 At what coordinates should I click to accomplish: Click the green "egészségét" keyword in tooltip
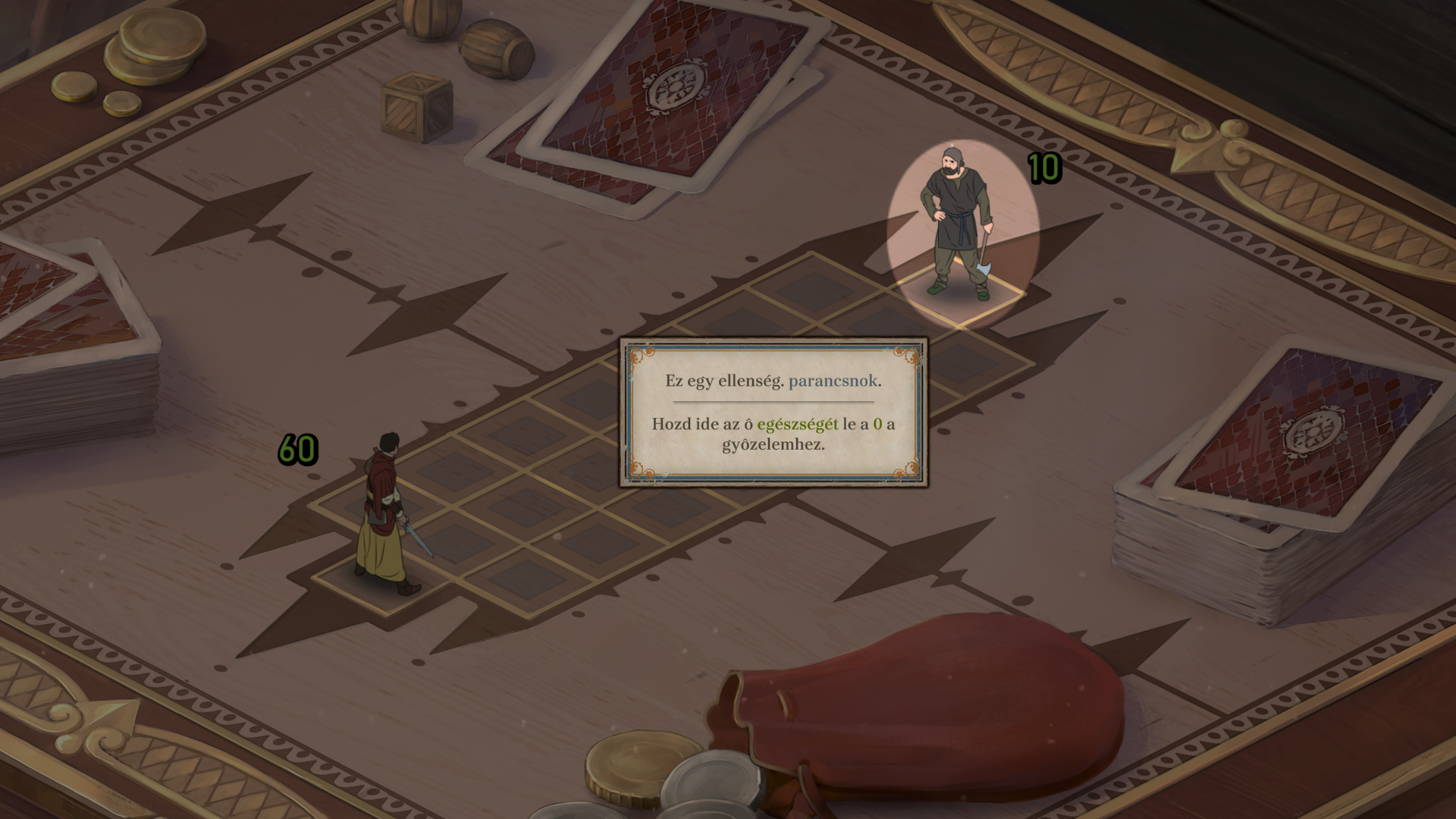pyautogui.click(x=797, y=424)
